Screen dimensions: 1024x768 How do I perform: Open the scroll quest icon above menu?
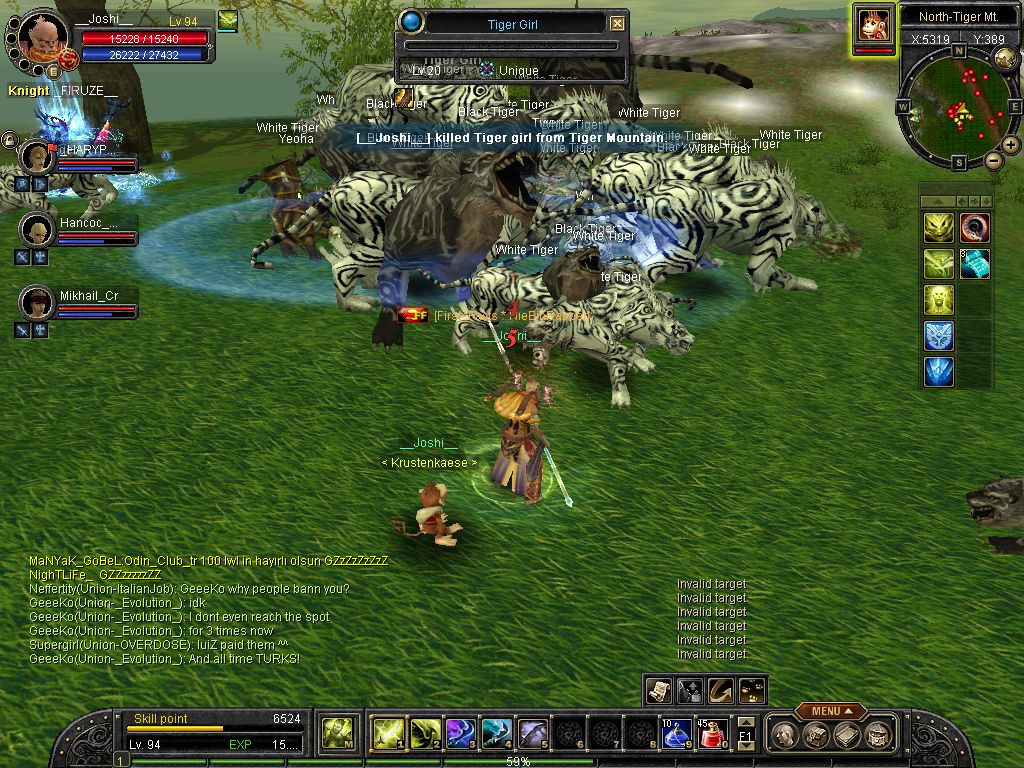658,690
